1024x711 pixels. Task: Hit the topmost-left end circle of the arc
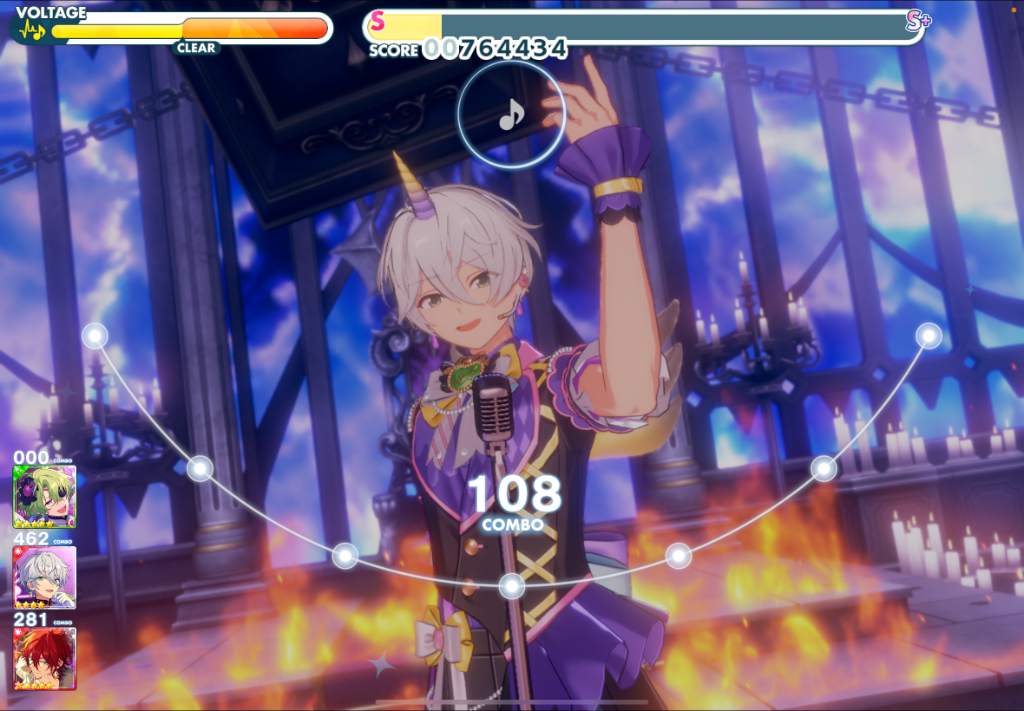[95, 335]
